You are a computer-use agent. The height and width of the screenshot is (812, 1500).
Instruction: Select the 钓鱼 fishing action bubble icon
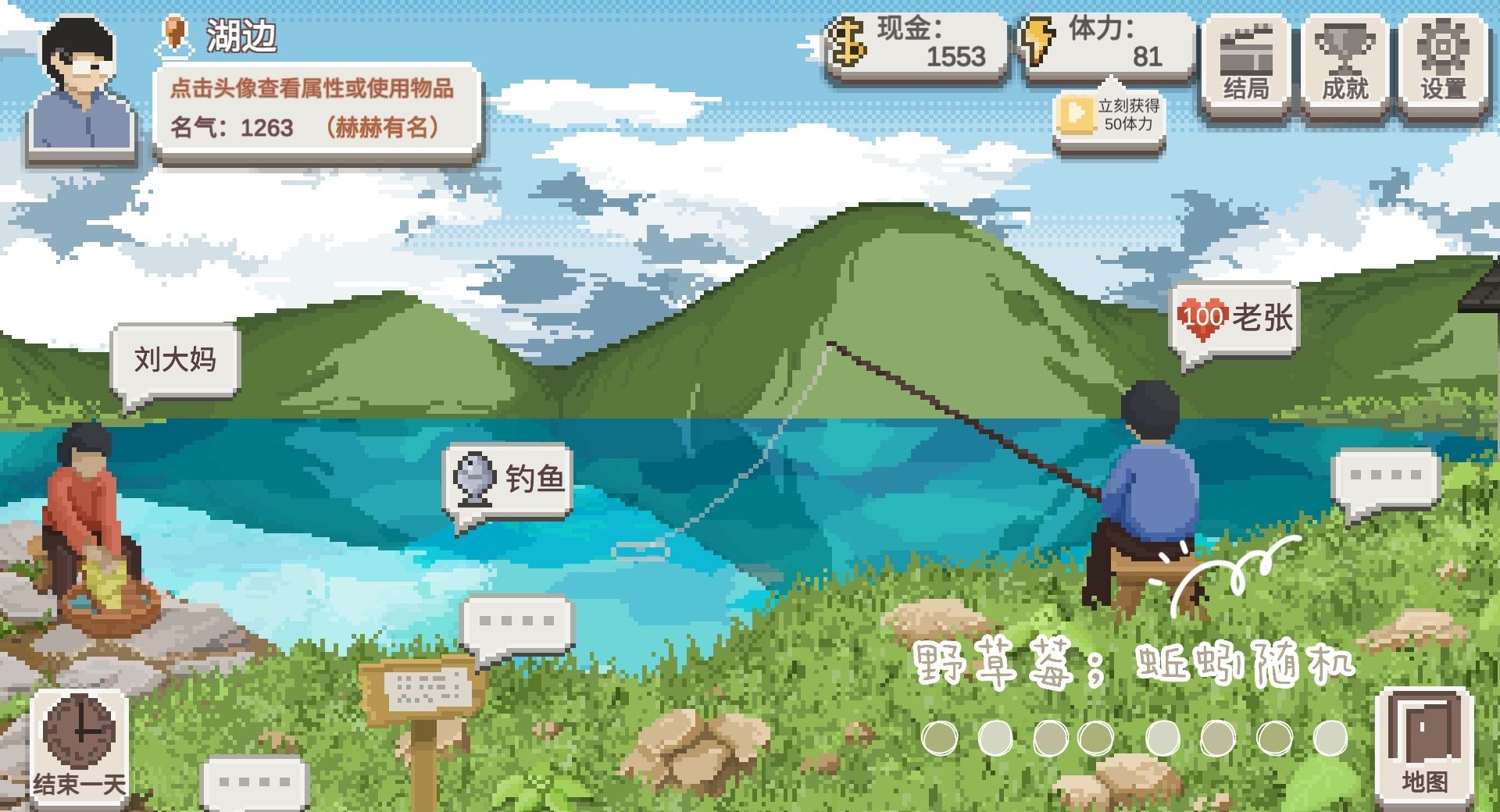click(508, 477)
